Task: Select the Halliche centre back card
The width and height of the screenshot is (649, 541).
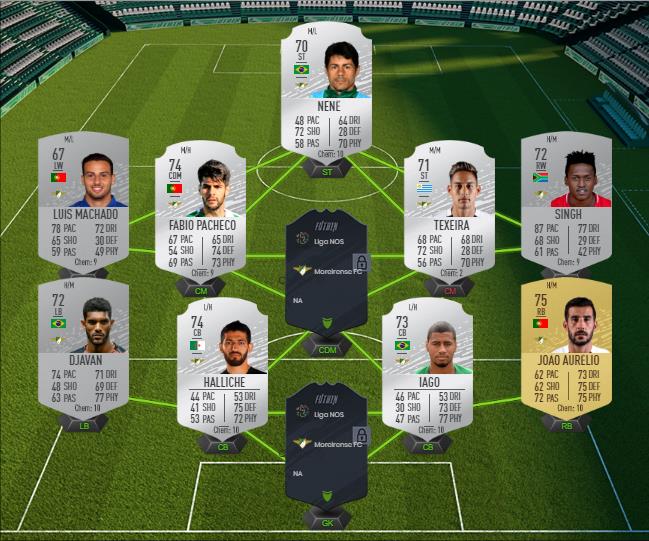Action: point(220,365)
